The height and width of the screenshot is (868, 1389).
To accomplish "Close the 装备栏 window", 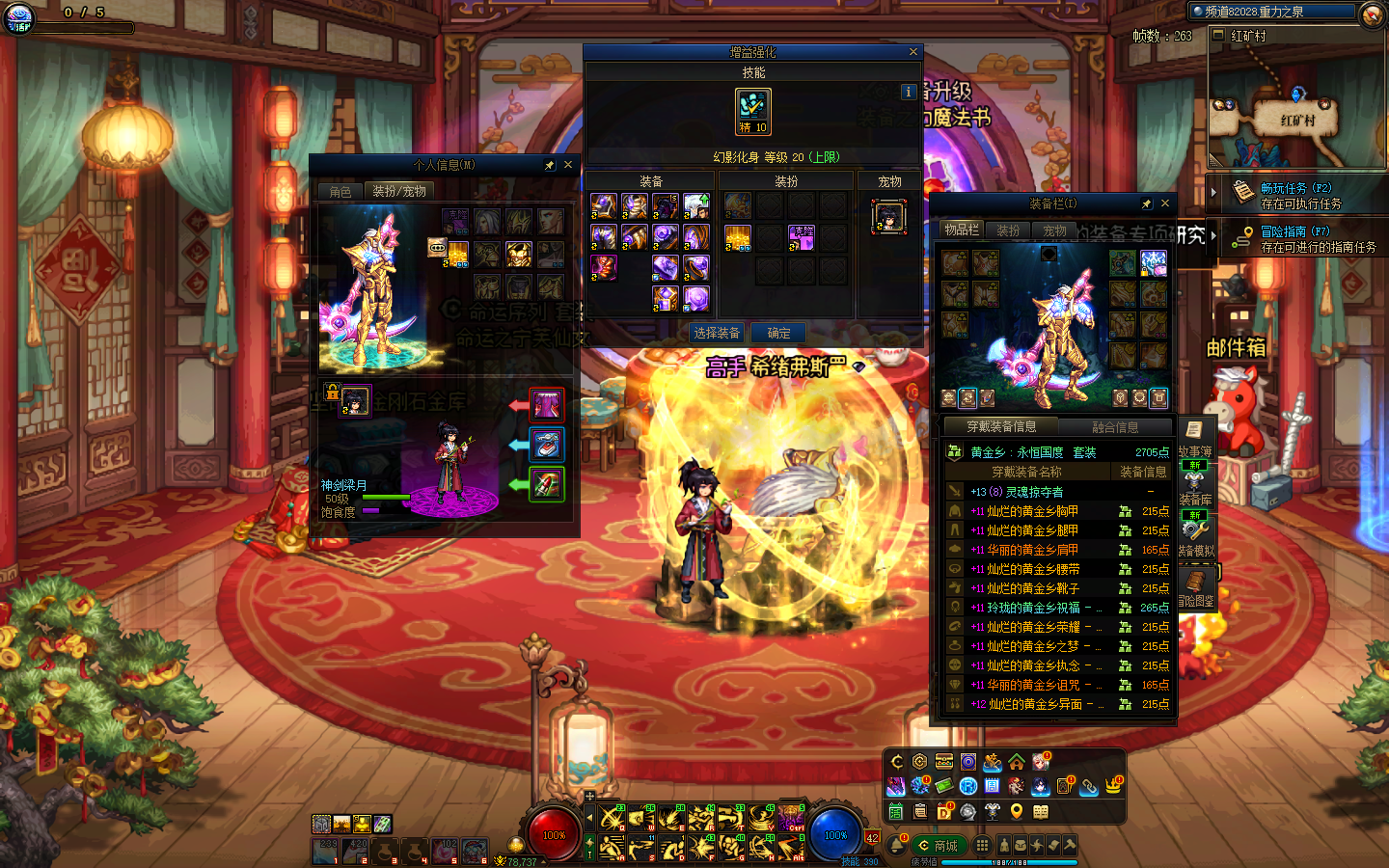I will click(1165, 203).
